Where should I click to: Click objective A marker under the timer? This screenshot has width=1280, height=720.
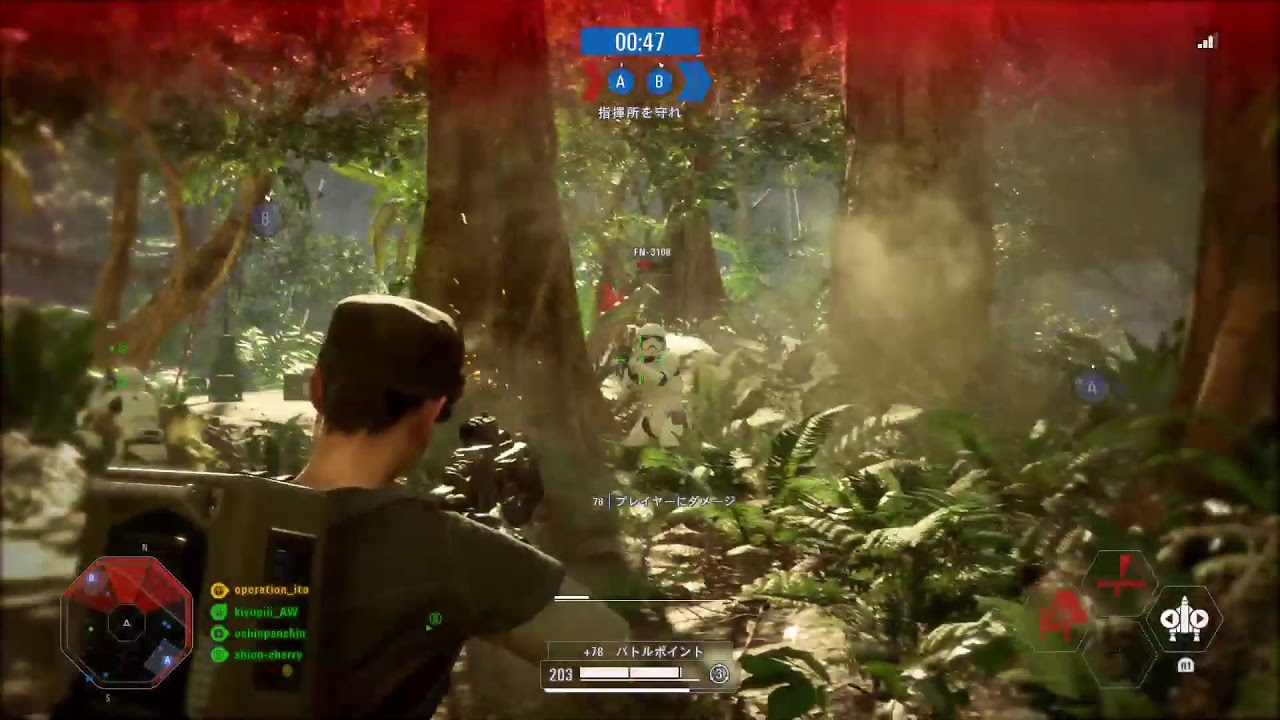pyautogui.click(x=621, y=81)
